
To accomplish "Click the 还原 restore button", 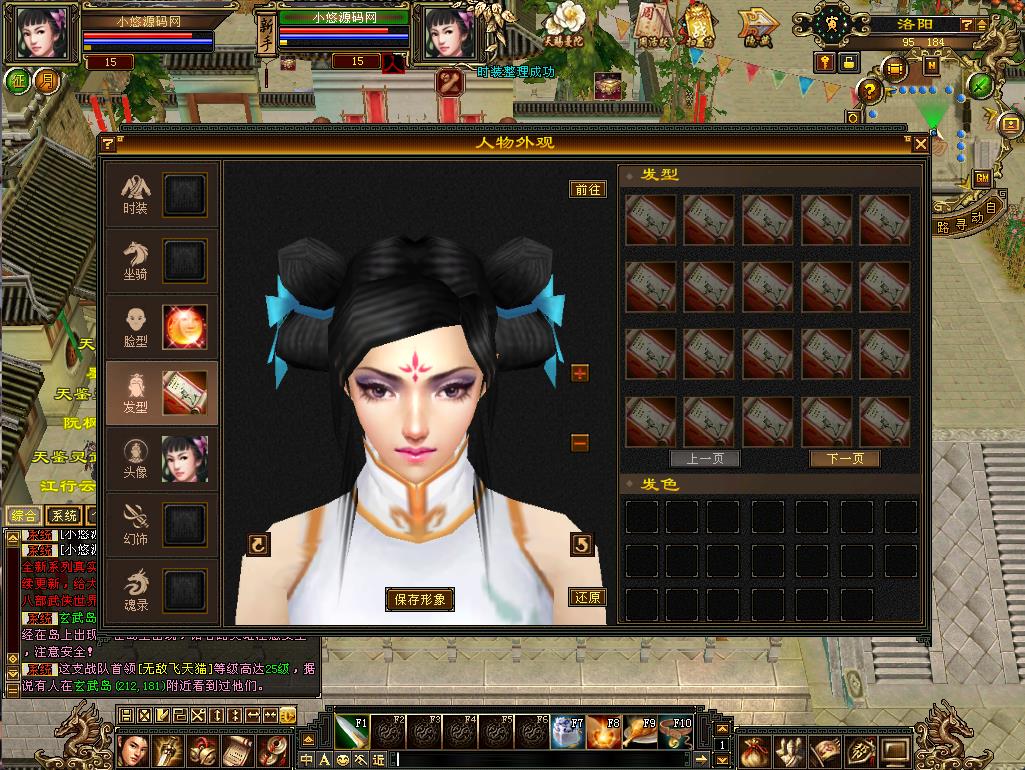I will click(x=588, y=598).
